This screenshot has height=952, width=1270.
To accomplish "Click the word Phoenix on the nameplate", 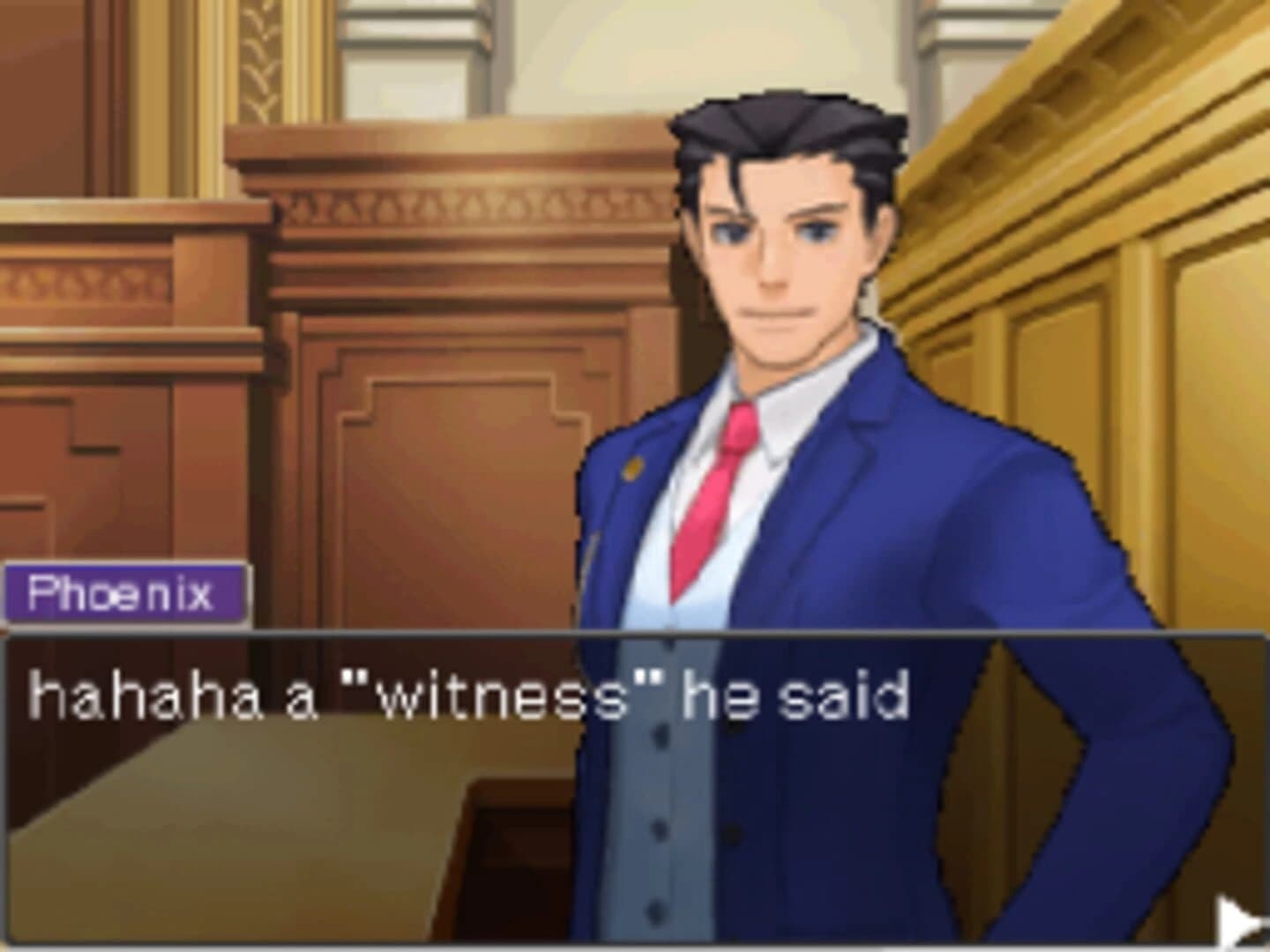I will [123, 593].
